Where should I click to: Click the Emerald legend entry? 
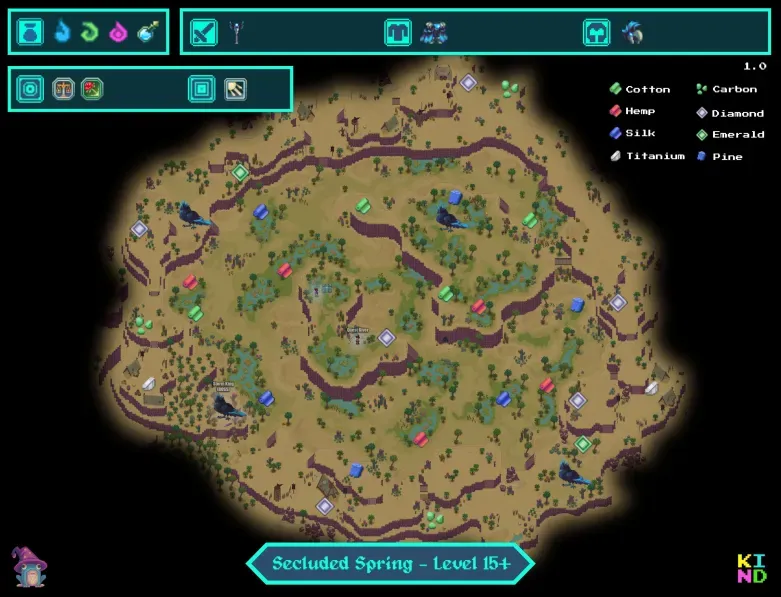pyautogui.click(x=729, y=134)
